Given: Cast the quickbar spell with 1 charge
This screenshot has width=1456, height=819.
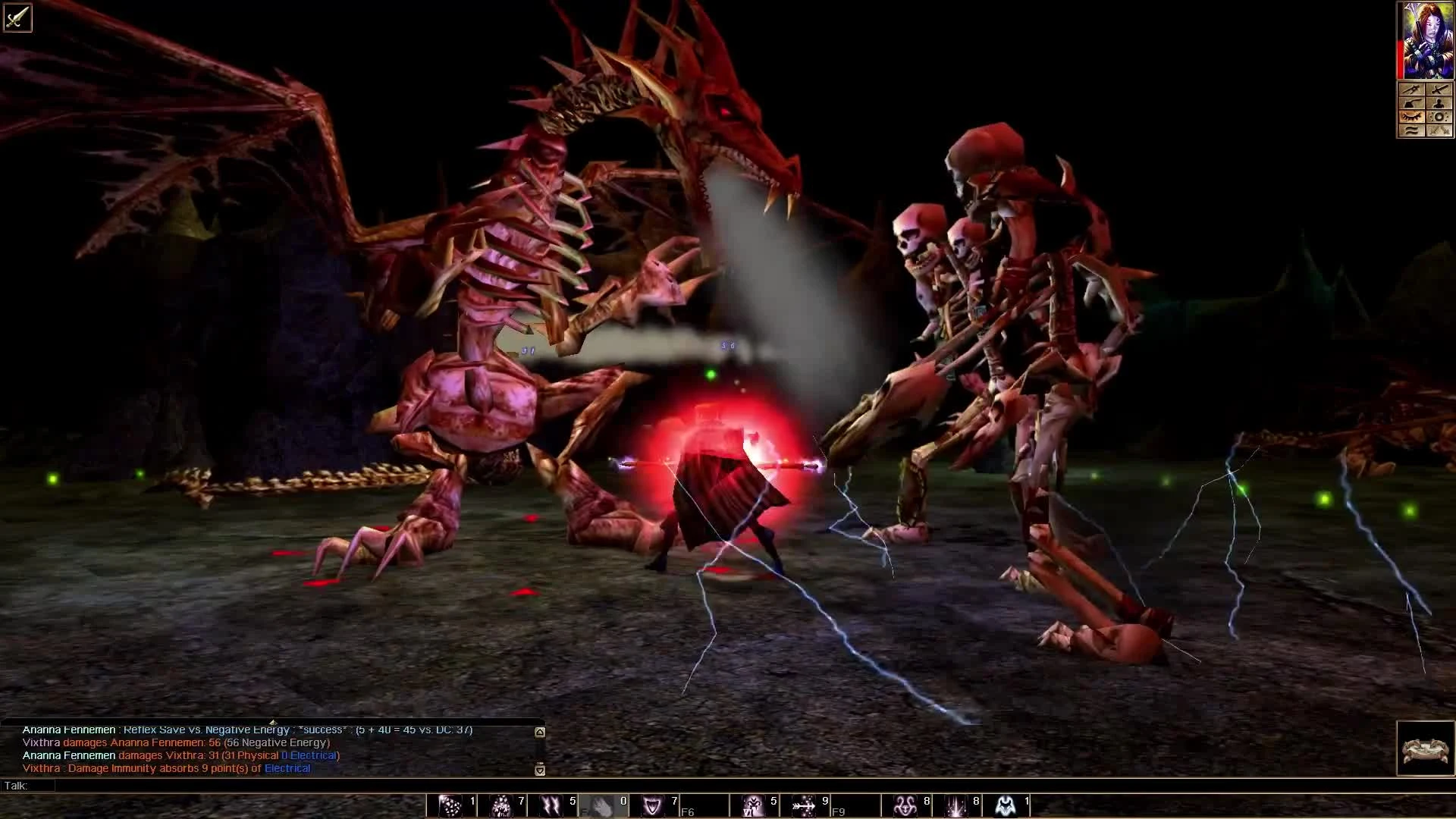Looking at the screenshot, I should pos(451,806).
